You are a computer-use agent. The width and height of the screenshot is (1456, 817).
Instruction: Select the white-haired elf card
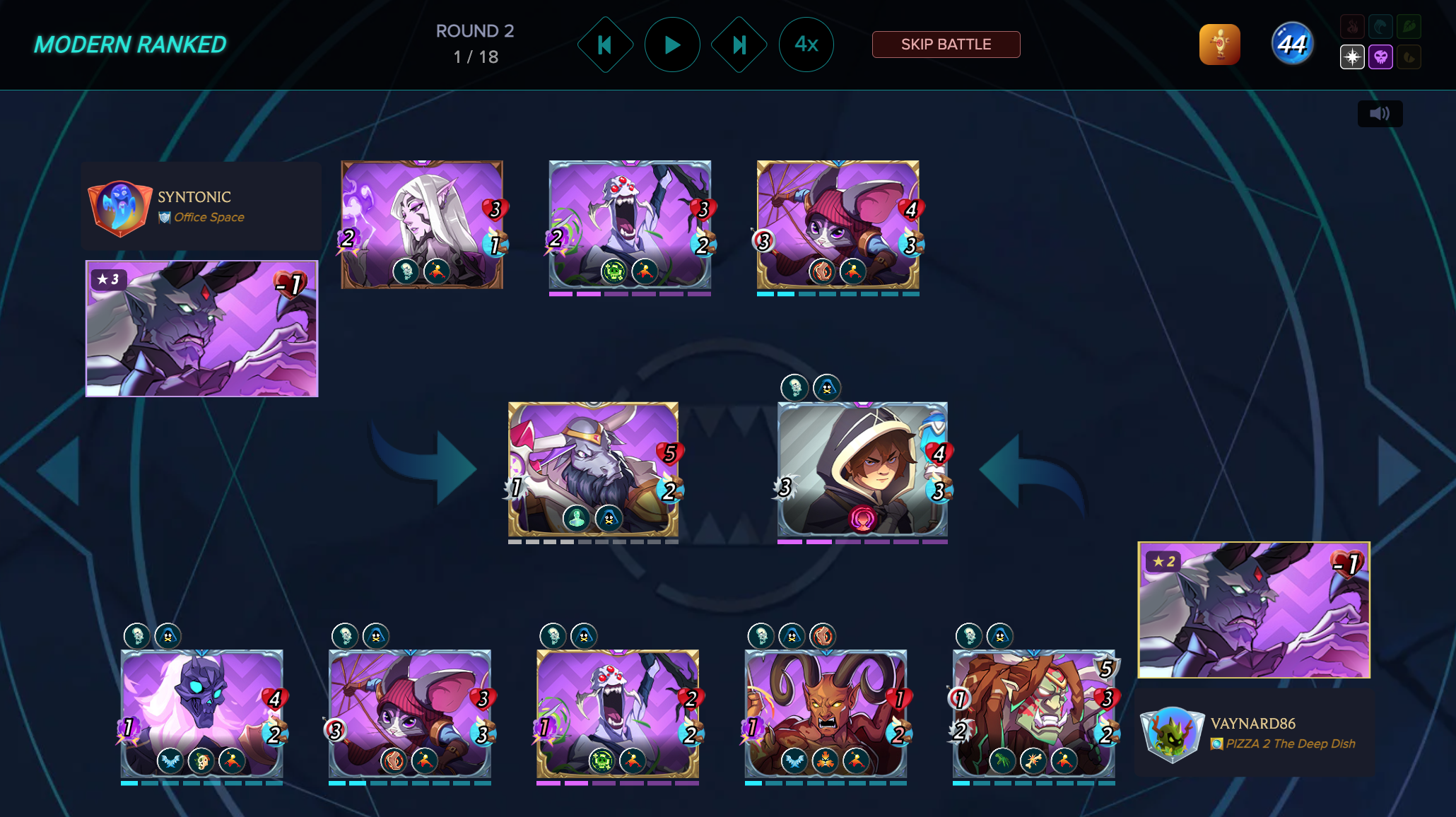[x=422, y=225]
